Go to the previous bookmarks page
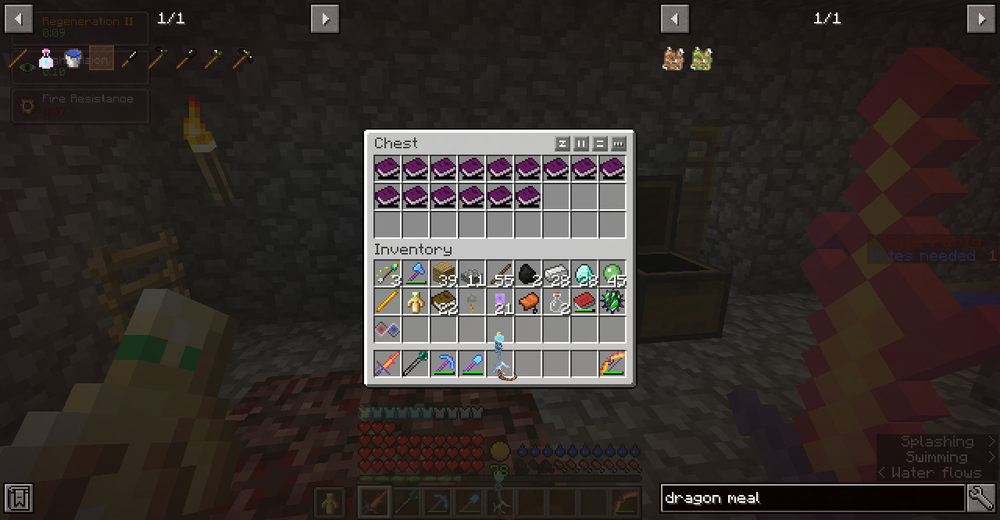 click(x=19, y=18)
